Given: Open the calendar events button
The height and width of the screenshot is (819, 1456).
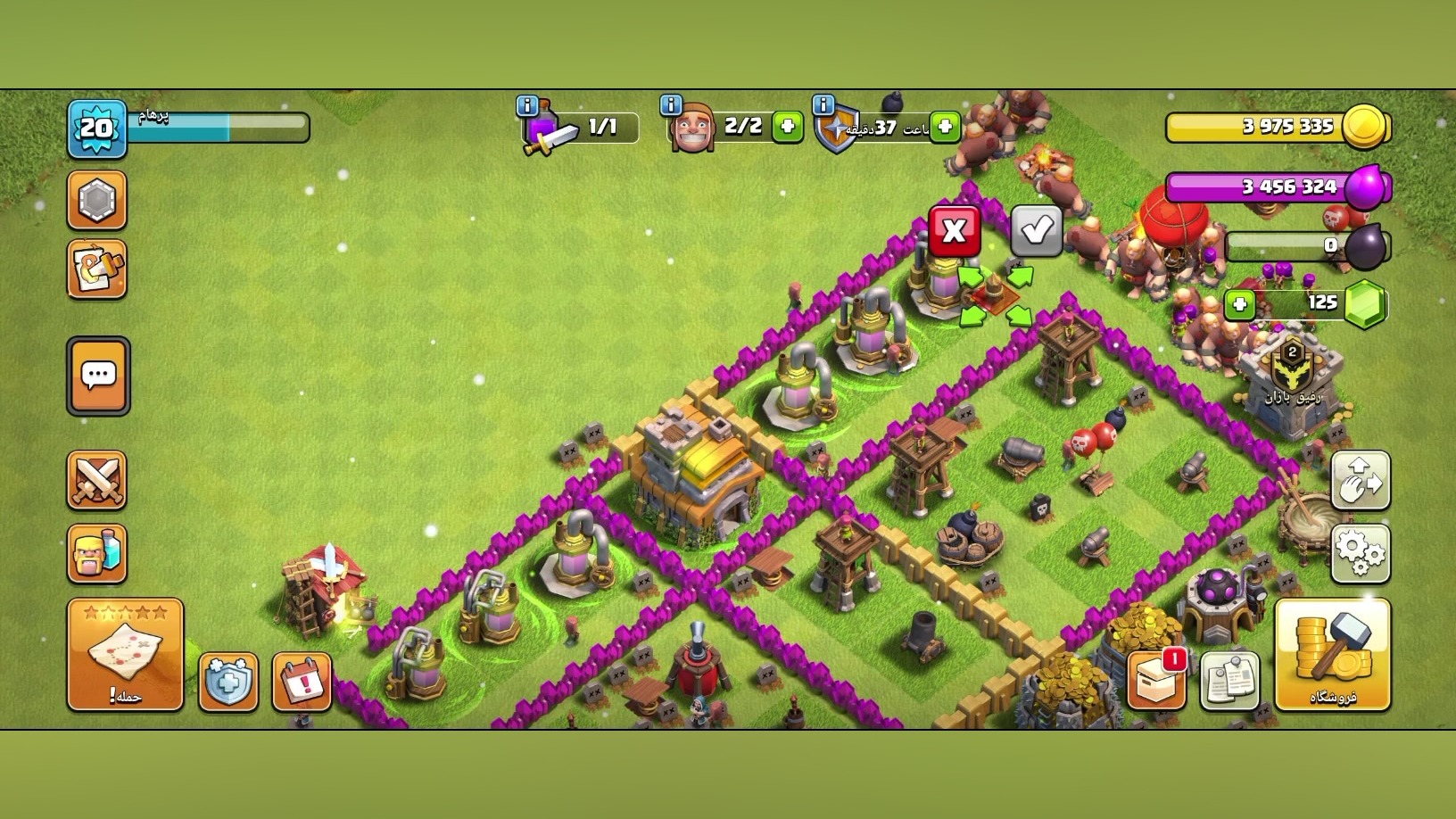Looking at the screenshot, I should 302,682.
